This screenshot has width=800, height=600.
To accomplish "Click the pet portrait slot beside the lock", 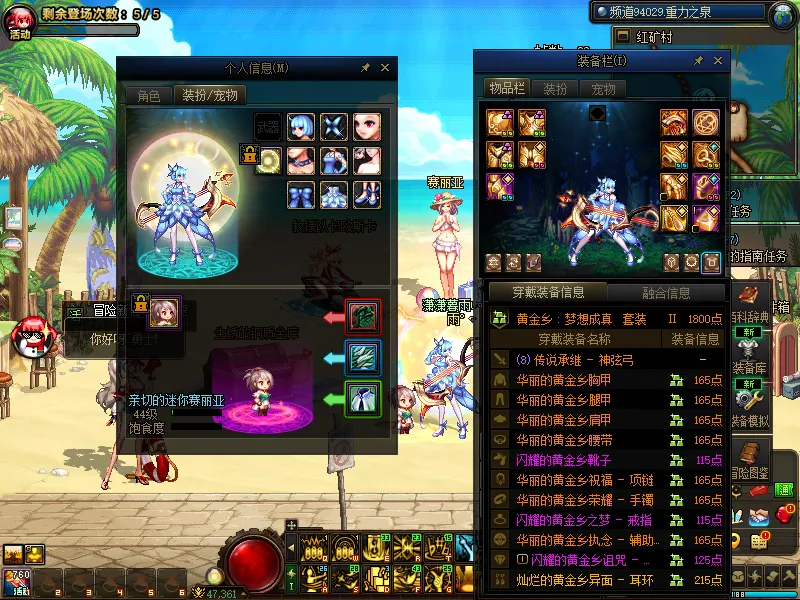I will pyautogui.click(x=164, y=313).
